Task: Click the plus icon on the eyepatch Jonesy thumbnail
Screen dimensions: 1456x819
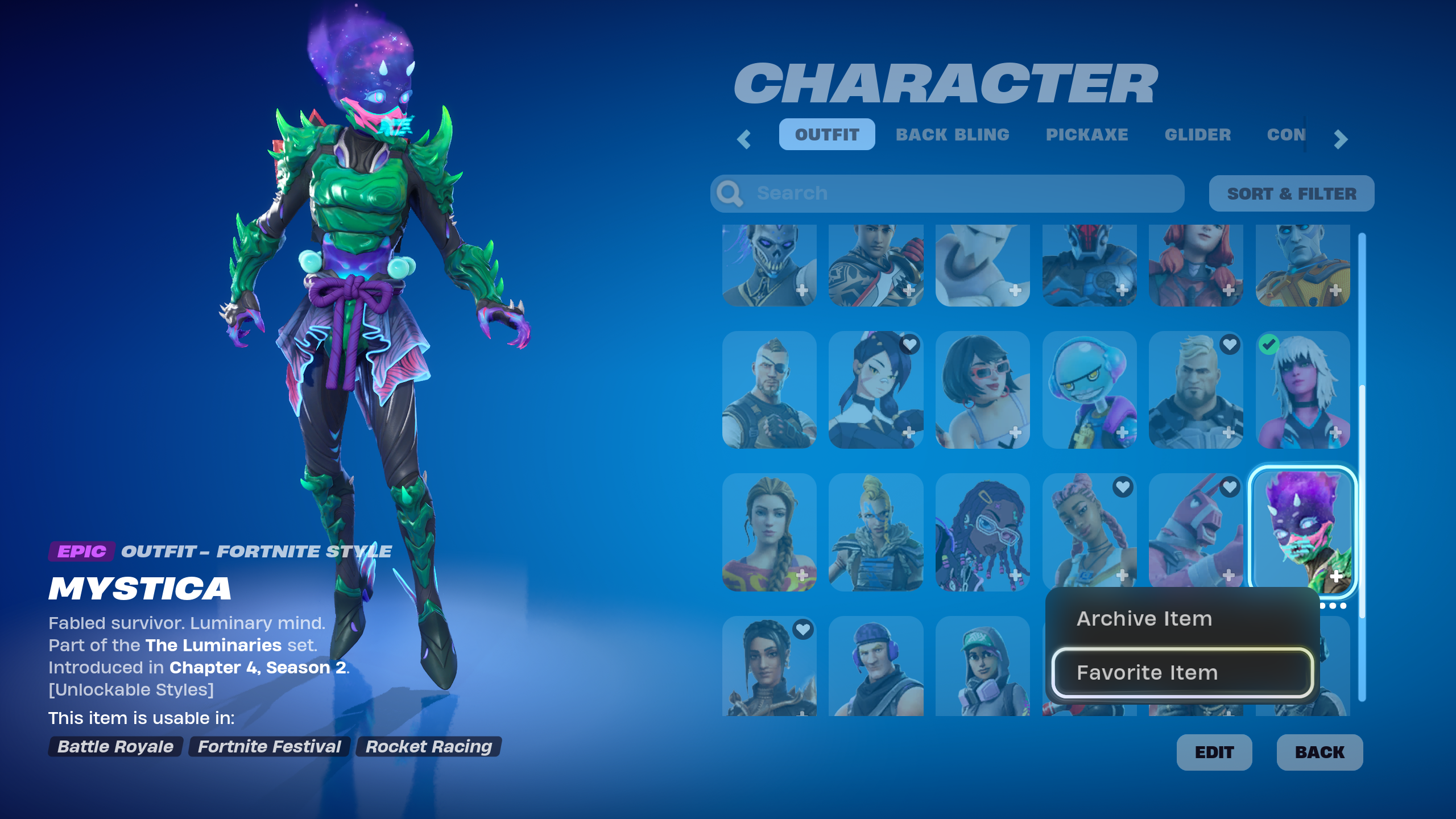Action: [x=802, y=432]
